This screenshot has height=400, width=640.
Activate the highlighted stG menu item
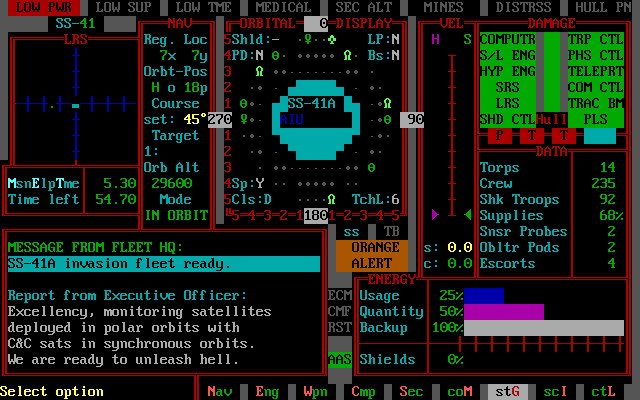pyautogui.click(x=507, y=391)
